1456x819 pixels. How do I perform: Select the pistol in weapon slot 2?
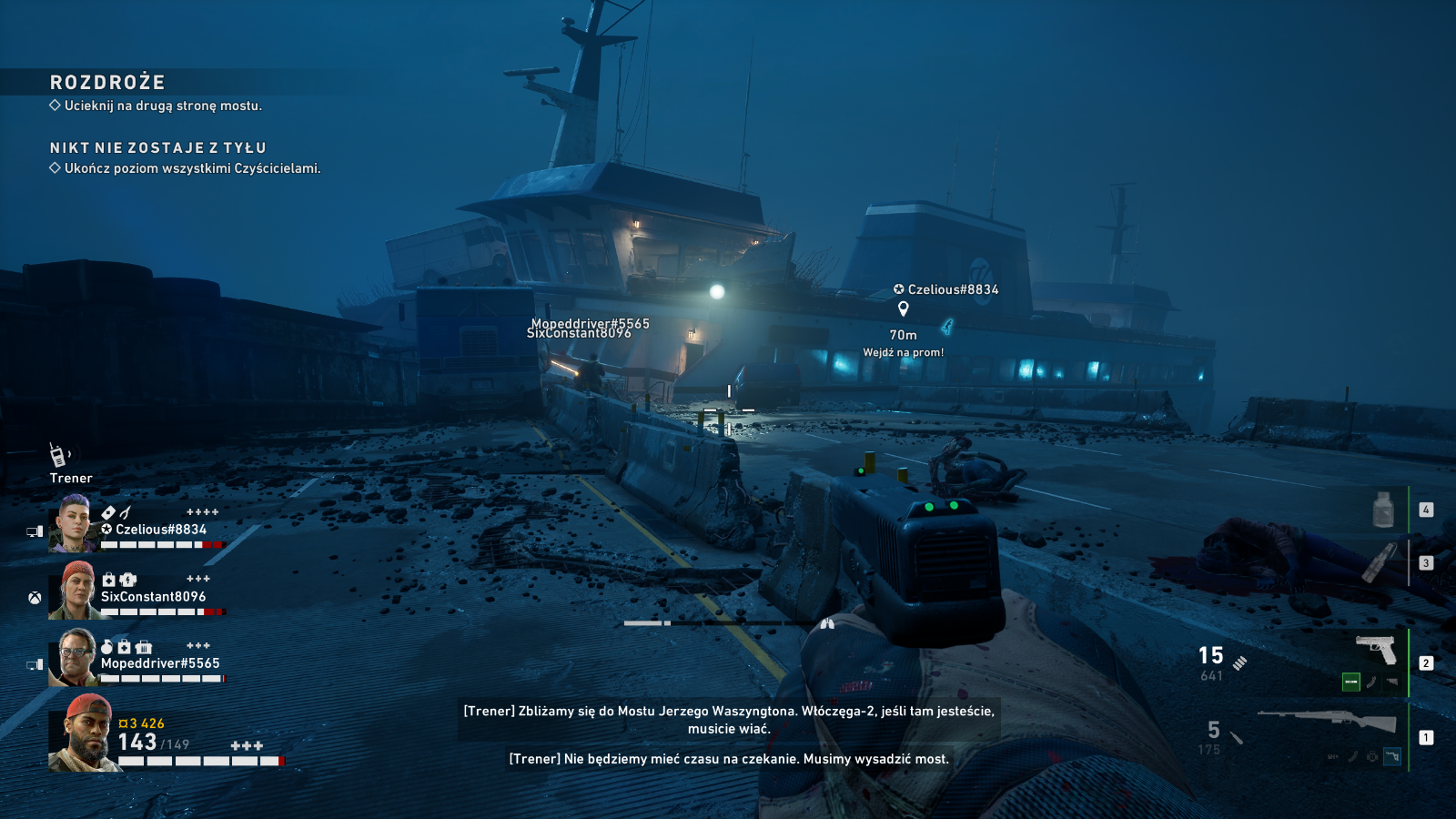click(x=1375, y=650)
